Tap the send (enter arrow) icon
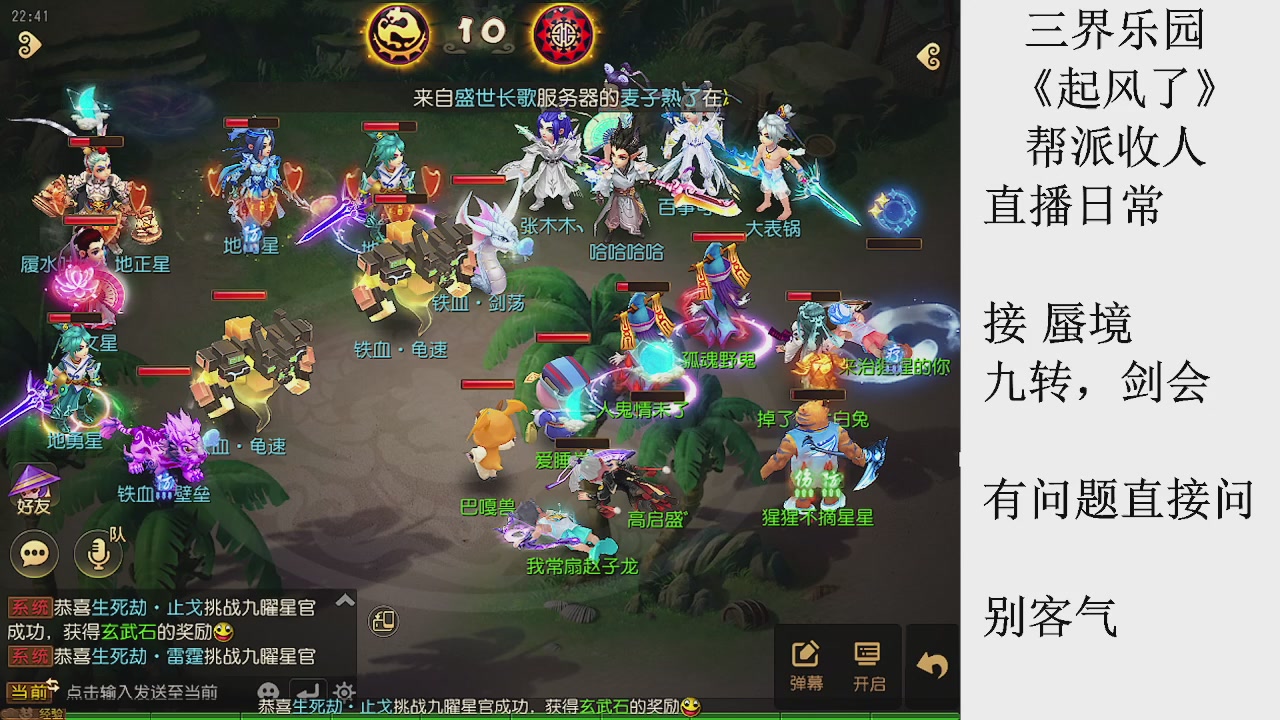Image resolution: width=1280 pixels, height=720 pixels. [x=310, y=690]
